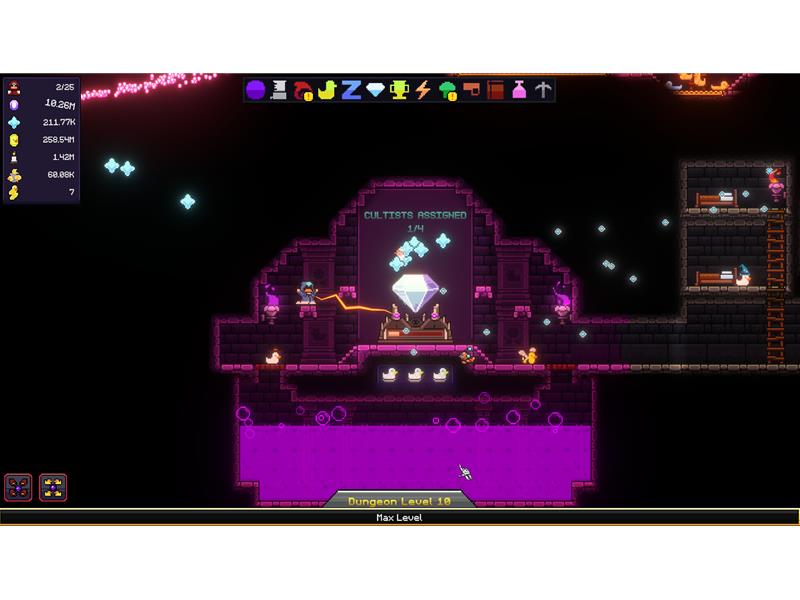The image size is (800, 600).
Task: Show the green trophy achievements
Action: [x=399, y=90]
